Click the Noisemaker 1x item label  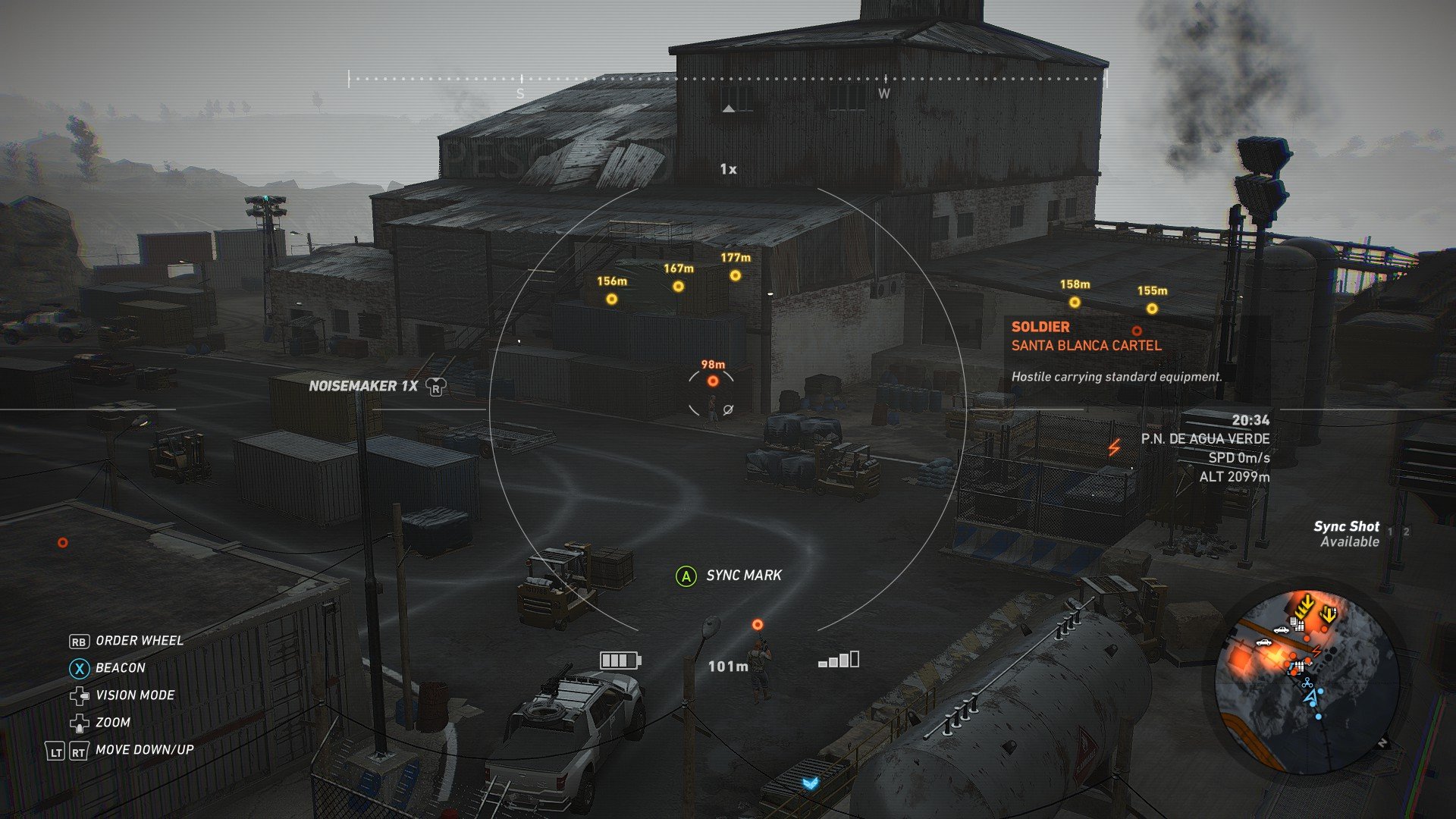tap(364, 386)
